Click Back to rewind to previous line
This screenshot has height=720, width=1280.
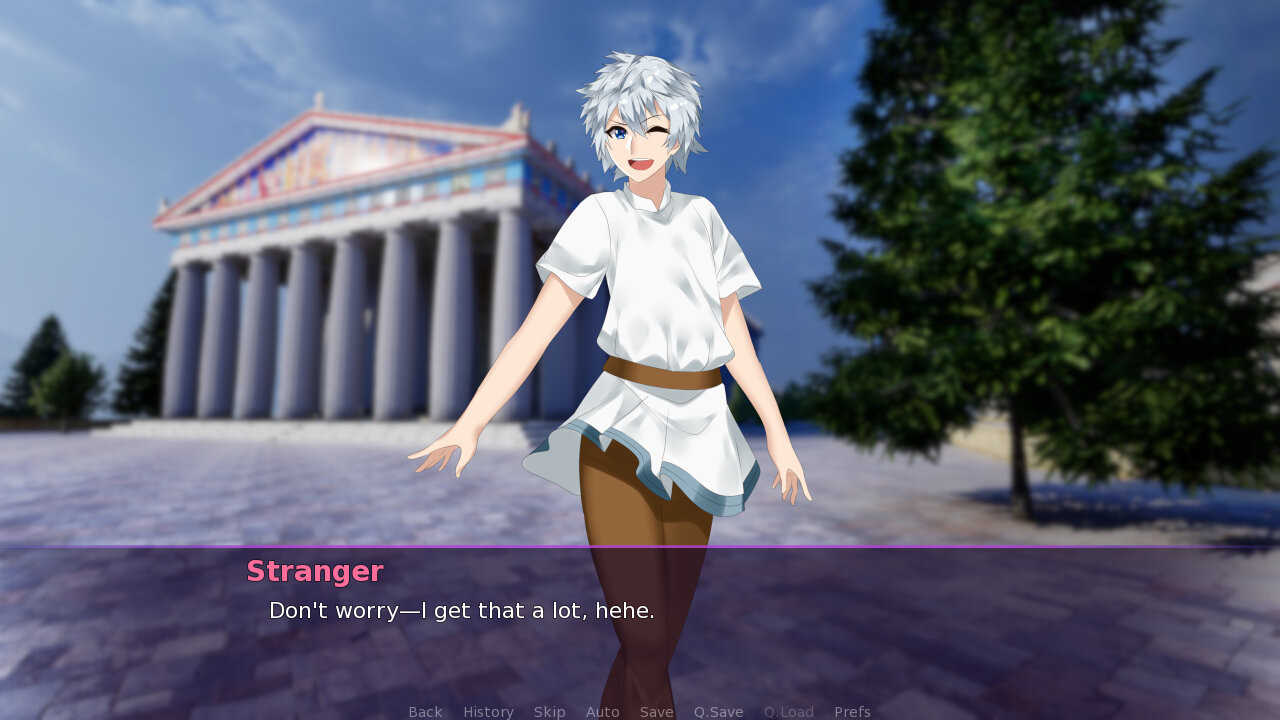[x=425, y=711]
